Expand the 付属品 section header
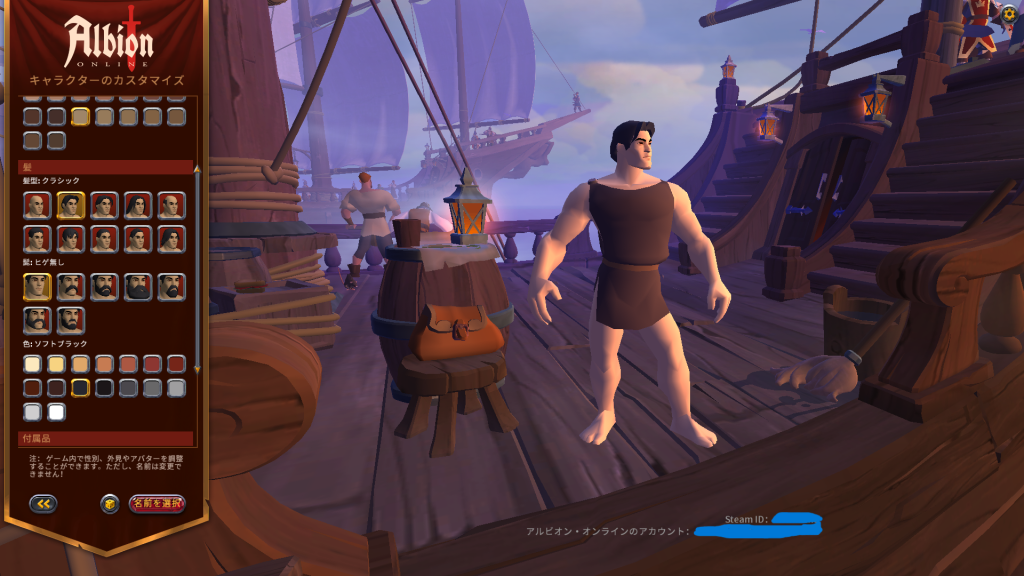The image size is (1024, 576). click(105, 439)
